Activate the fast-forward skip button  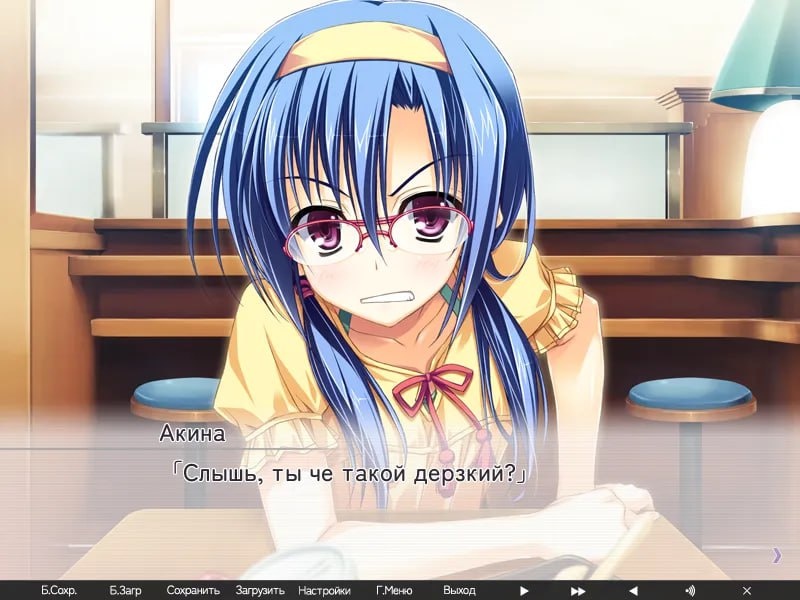tap(578, 591)
